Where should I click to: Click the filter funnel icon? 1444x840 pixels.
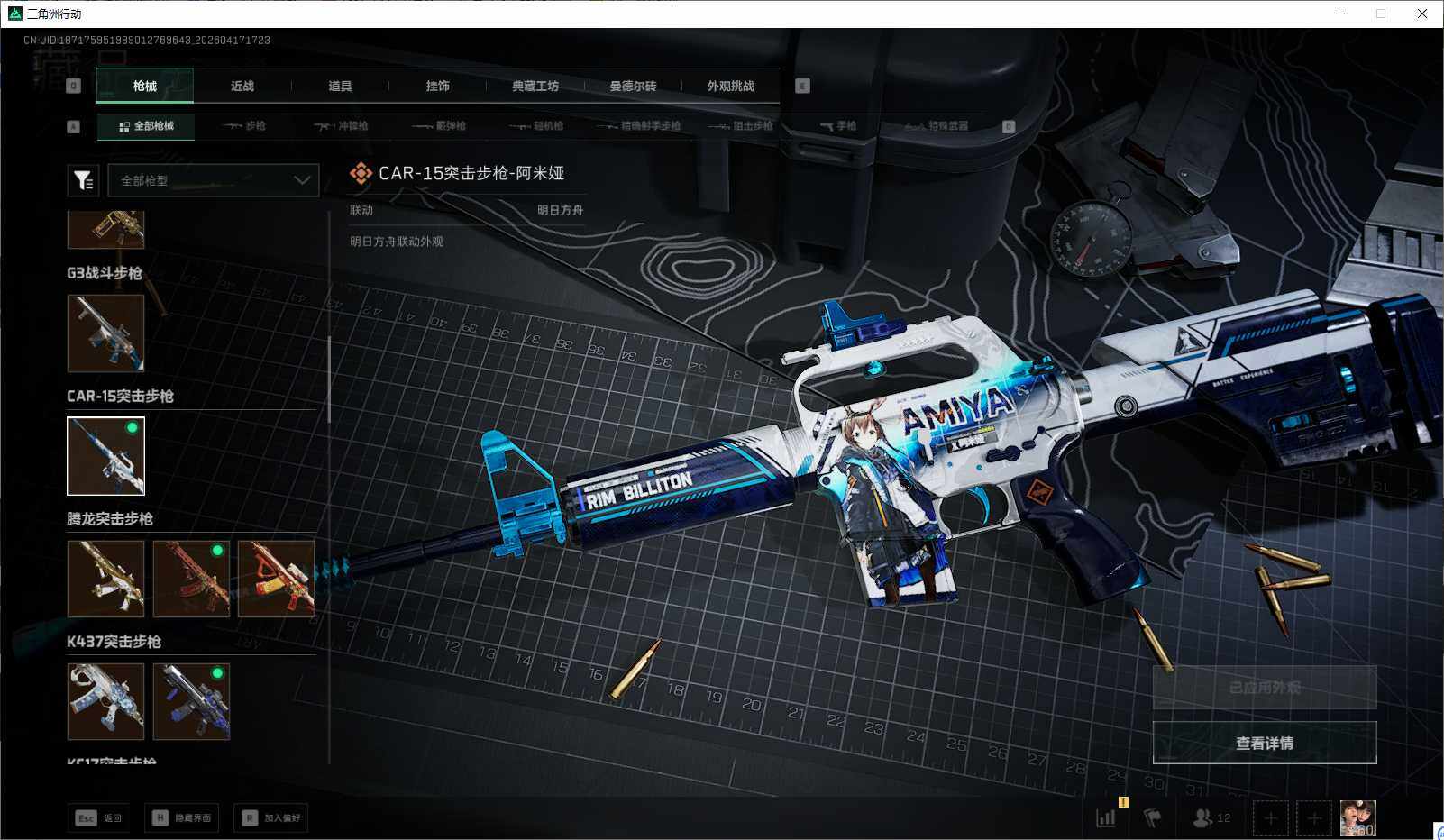[83, 181]
